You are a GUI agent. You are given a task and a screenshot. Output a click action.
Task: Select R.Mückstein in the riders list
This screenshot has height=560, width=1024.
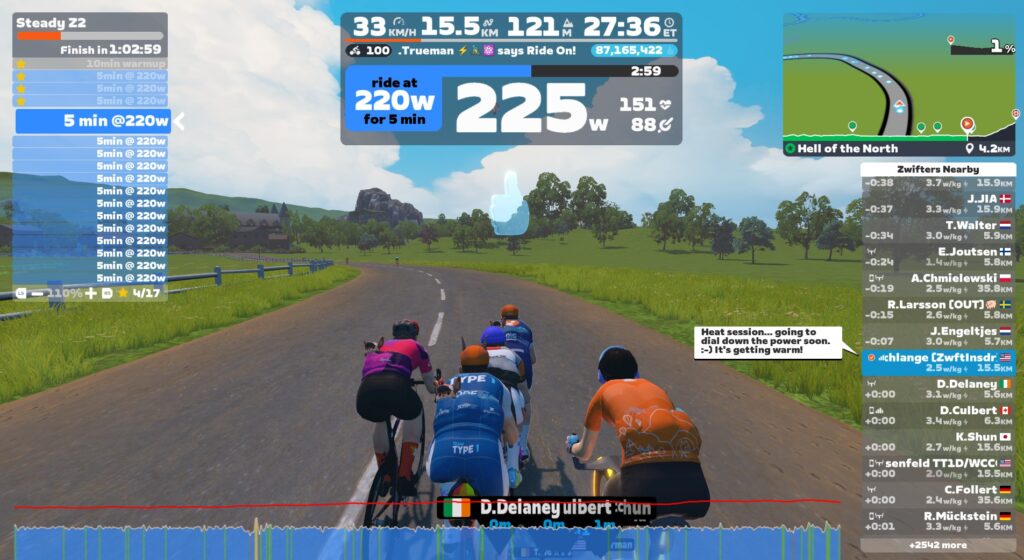click(x=938, y=520)
